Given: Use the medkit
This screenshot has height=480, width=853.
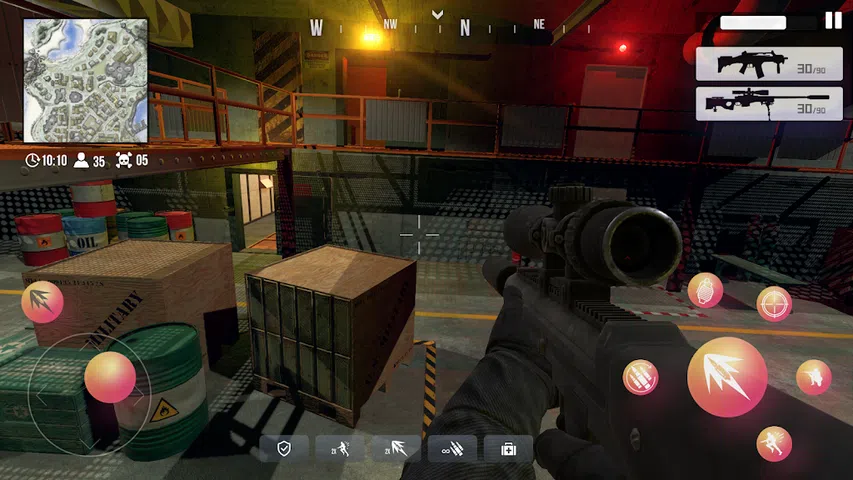Looking at the screenshot, I should click(508, 449).
